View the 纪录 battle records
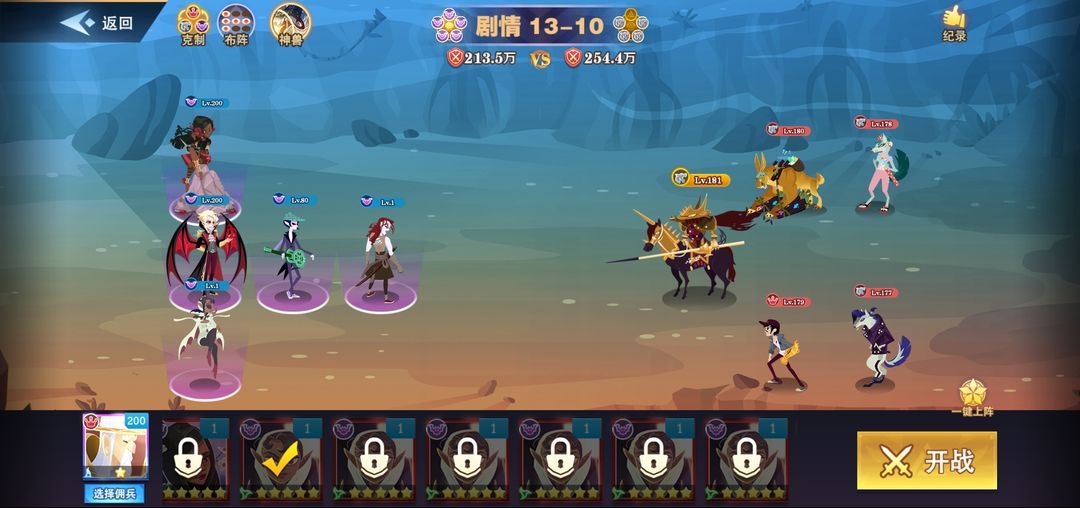This screenshot has width=1080, height=508. point(955,23)
